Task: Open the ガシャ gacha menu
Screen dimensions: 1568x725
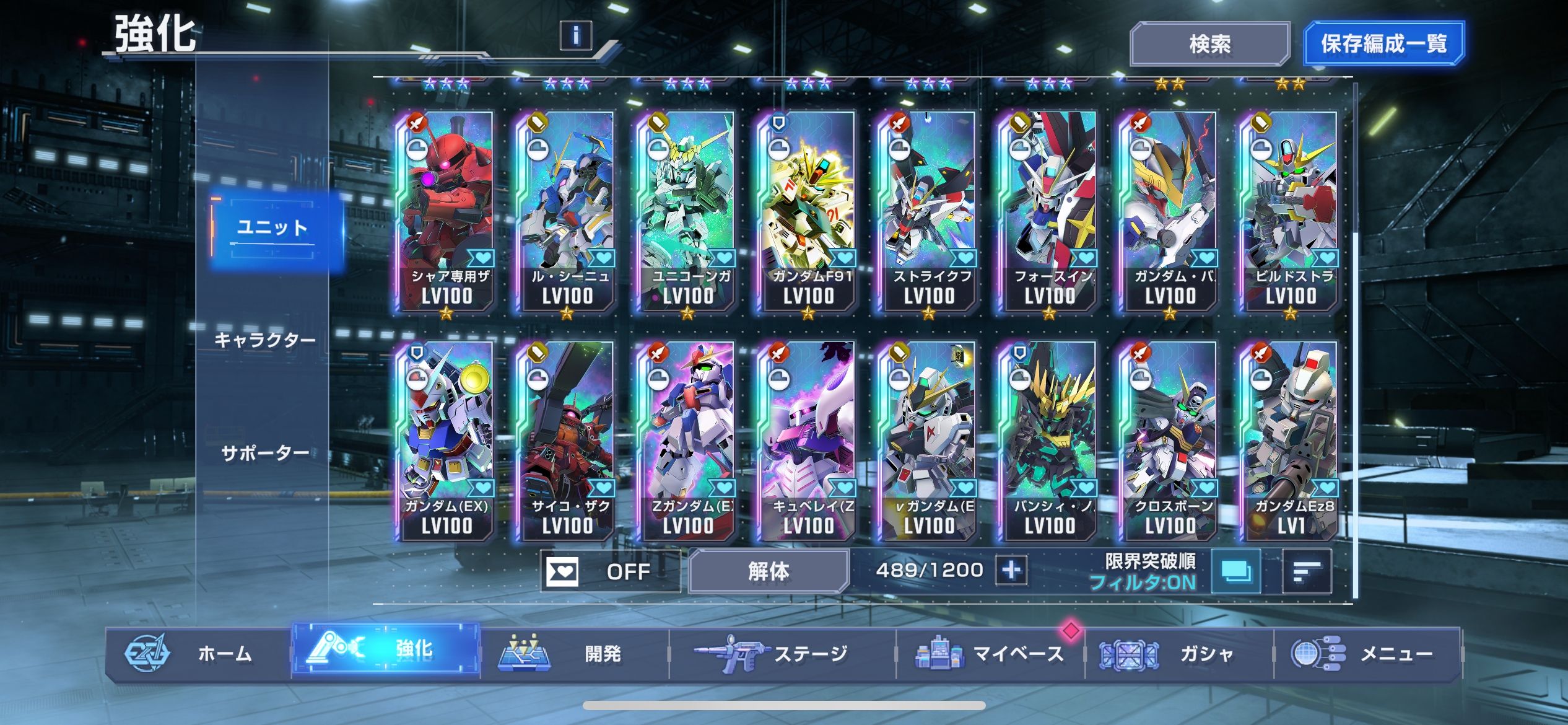Action: point(1179,654)
